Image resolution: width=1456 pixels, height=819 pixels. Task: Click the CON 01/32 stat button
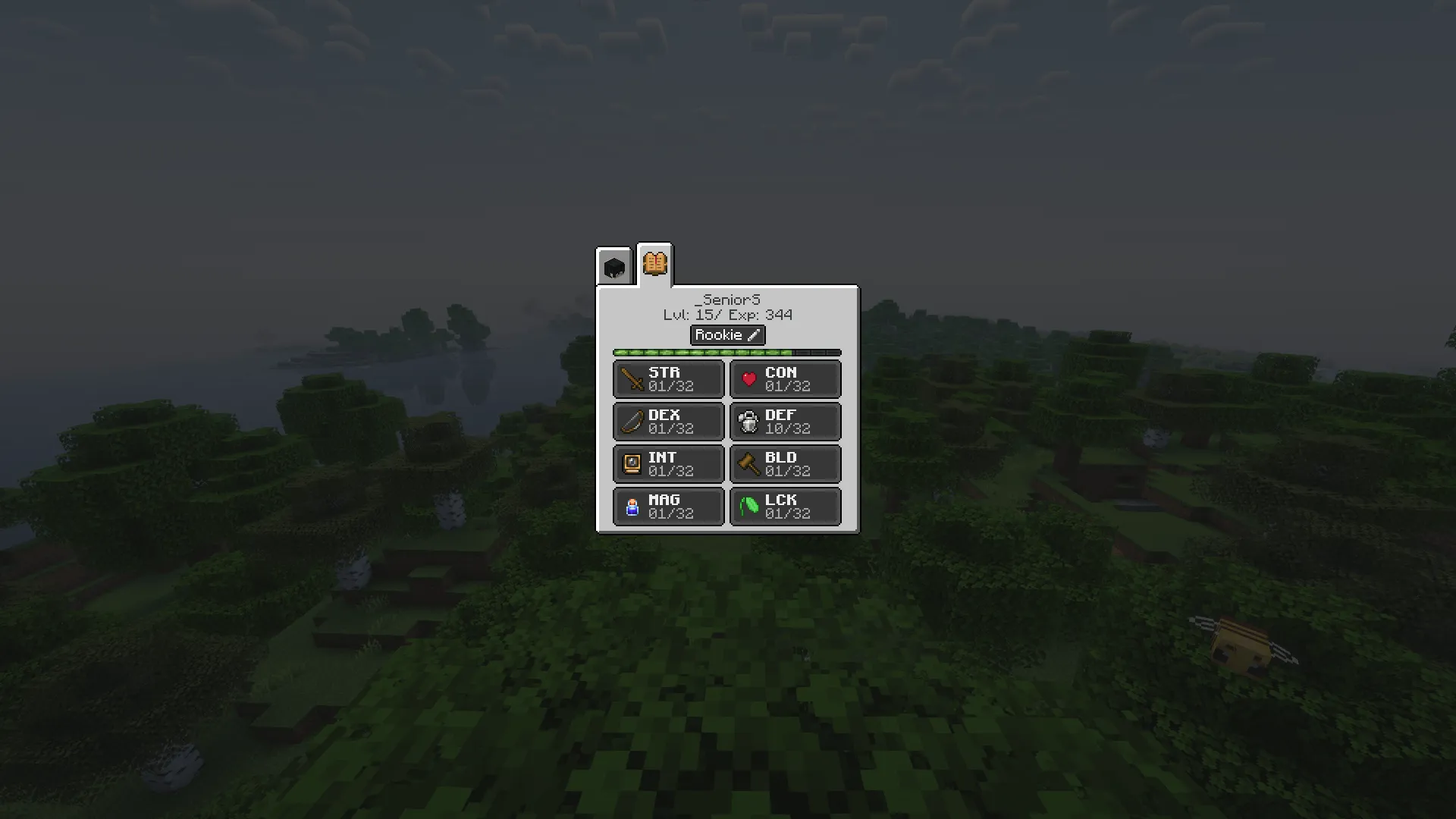point(785,379)
